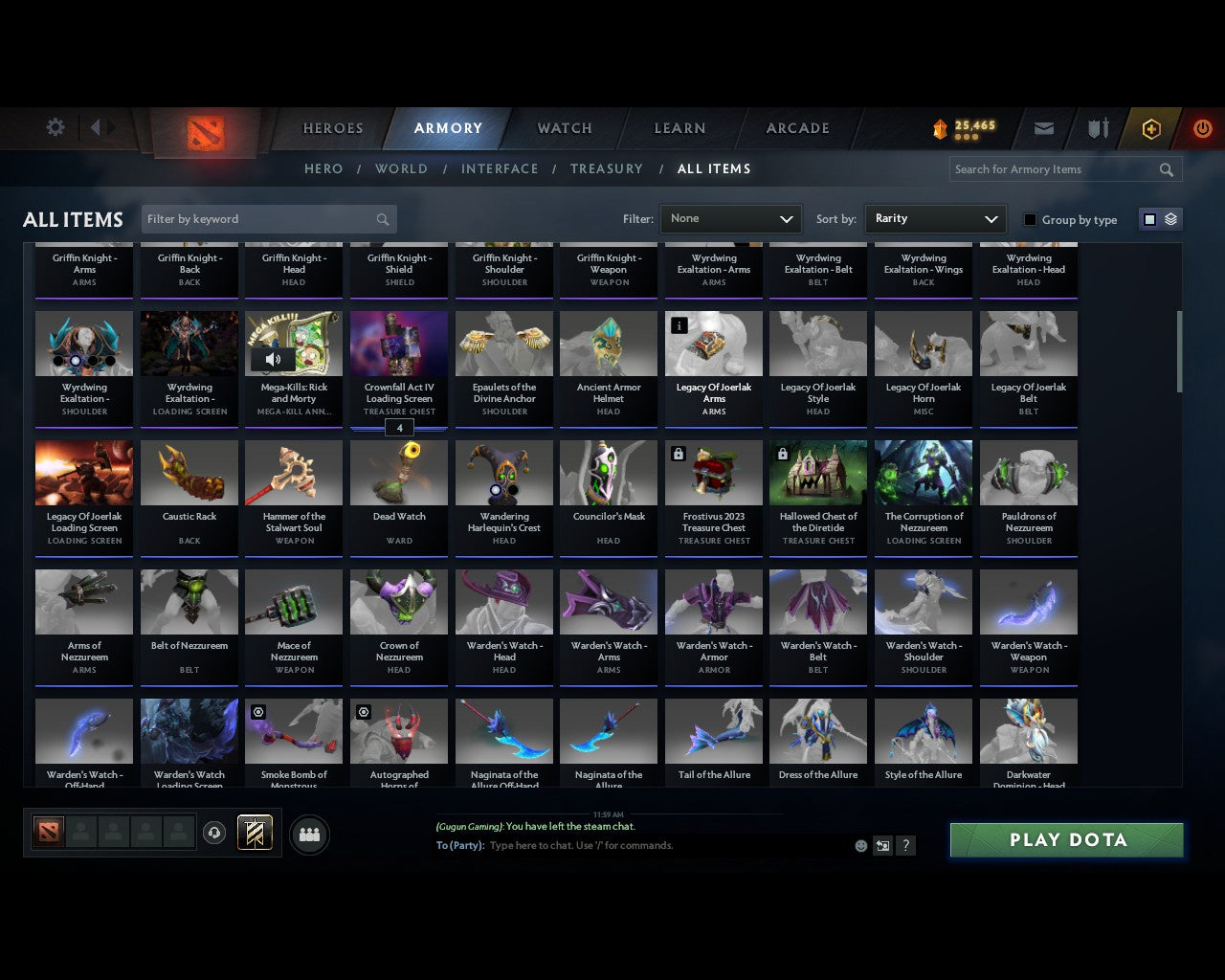Open the mail notifications inbox

(x=1043, y=127)
